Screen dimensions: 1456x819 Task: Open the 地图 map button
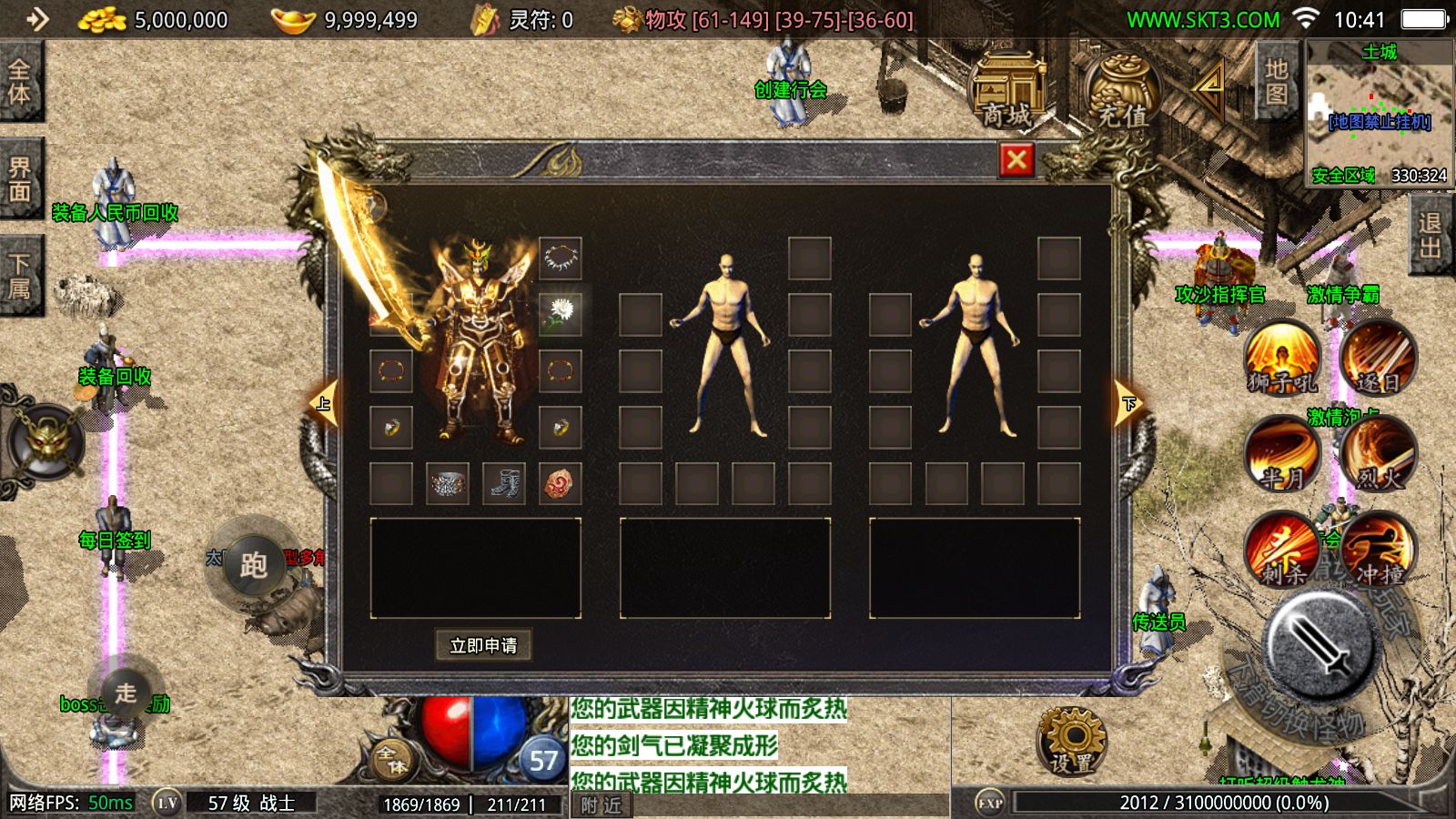pyautogui.click(x=1277, y=82)
